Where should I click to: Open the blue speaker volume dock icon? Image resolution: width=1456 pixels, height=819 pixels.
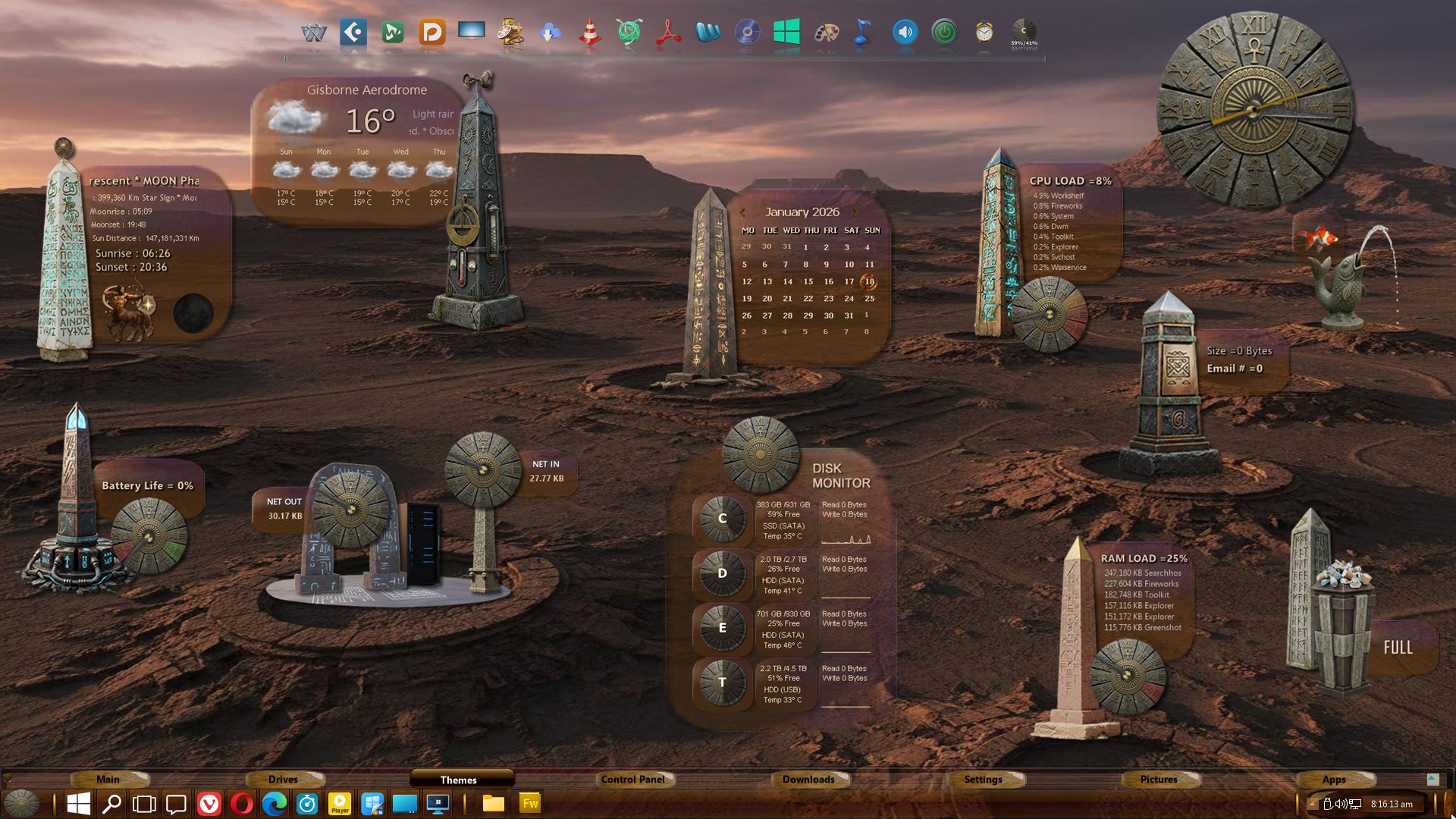pyautogui.click(x=905, y=33)
